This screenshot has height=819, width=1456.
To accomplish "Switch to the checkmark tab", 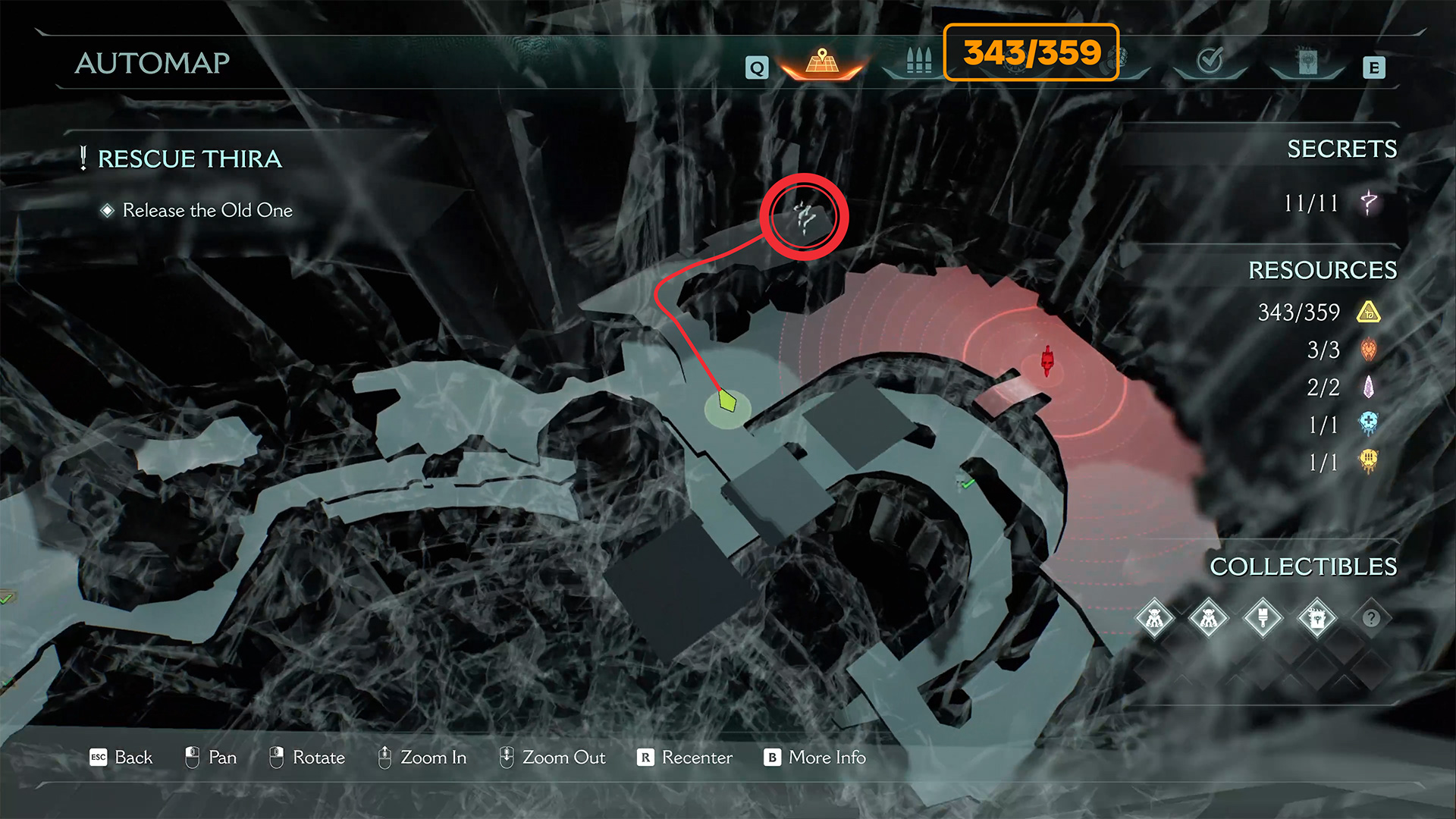I will point(1210,61).
